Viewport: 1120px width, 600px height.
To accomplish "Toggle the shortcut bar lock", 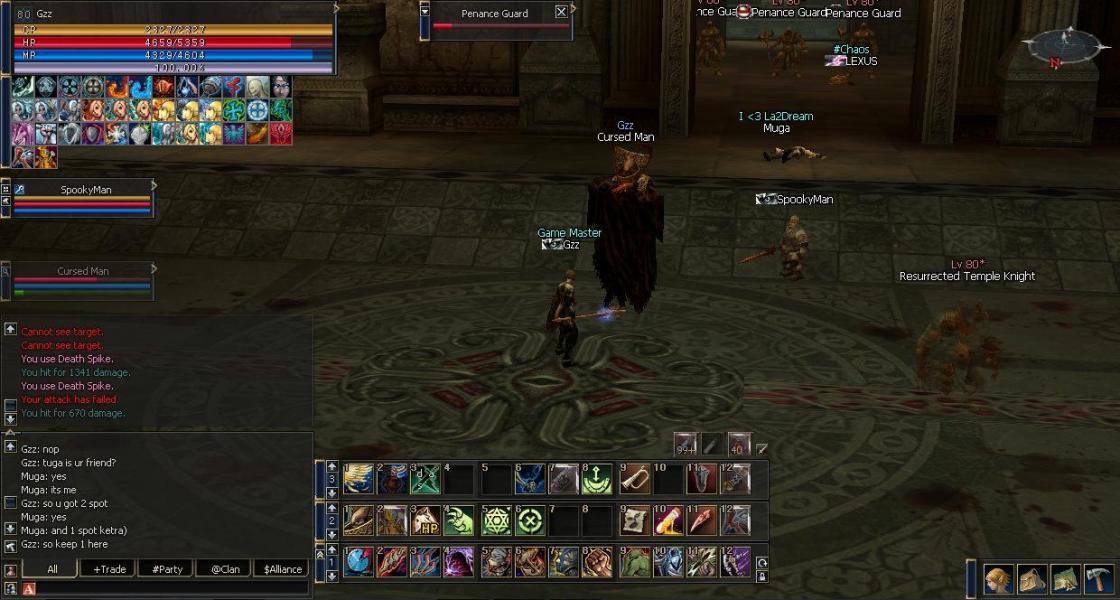I will point(762,576).
